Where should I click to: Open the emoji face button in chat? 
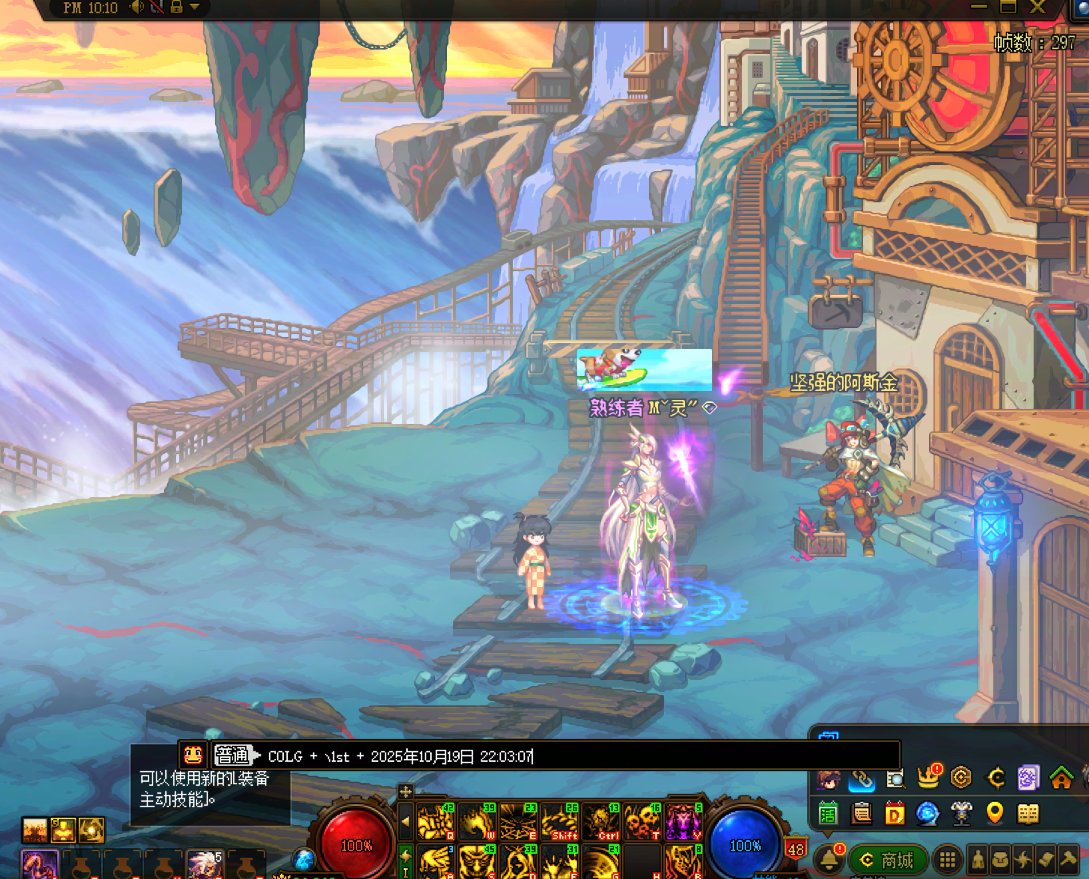[193, 755]
